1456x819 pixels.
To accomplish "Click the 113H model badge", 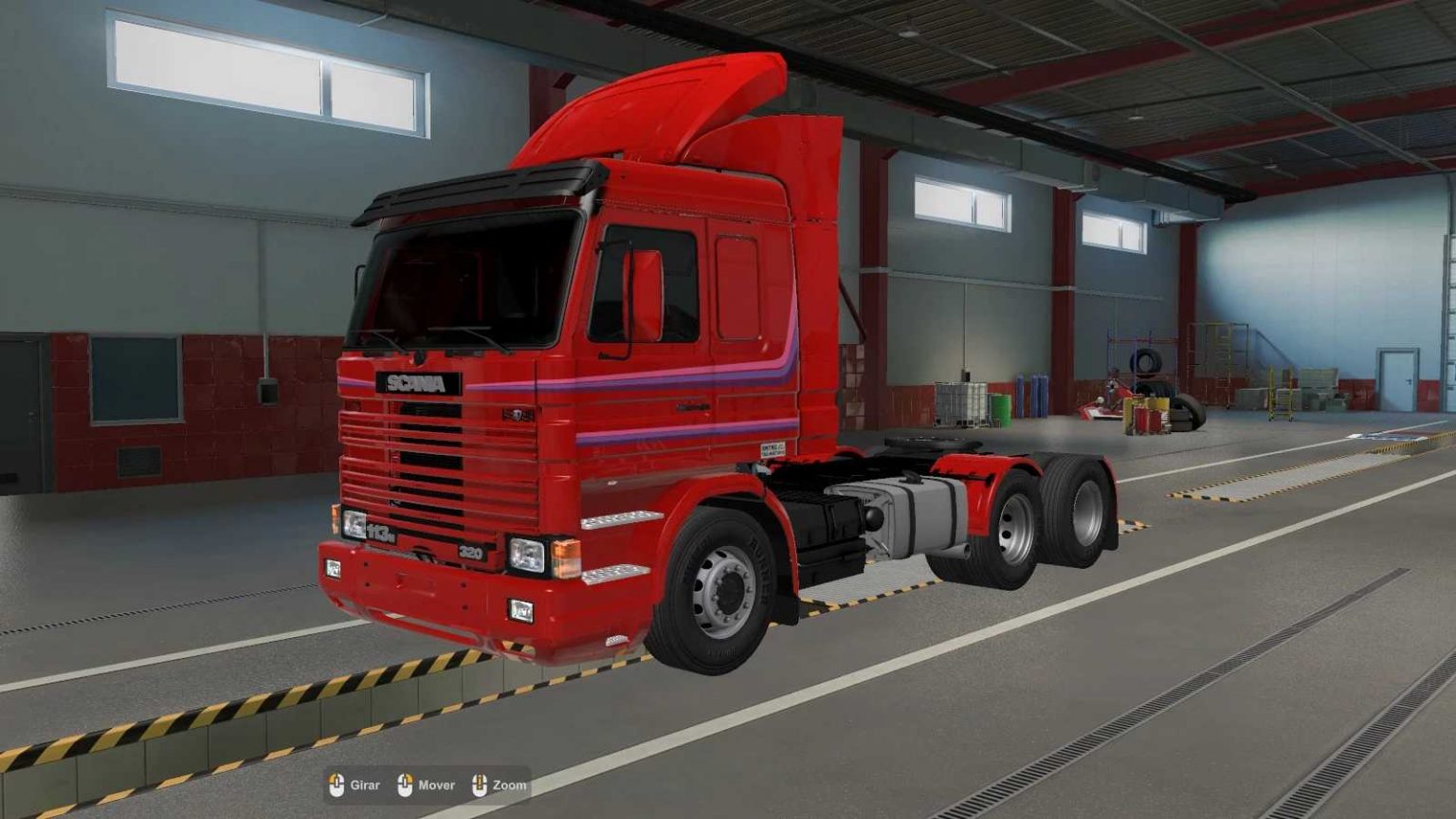I will click(x=379, y=533).
